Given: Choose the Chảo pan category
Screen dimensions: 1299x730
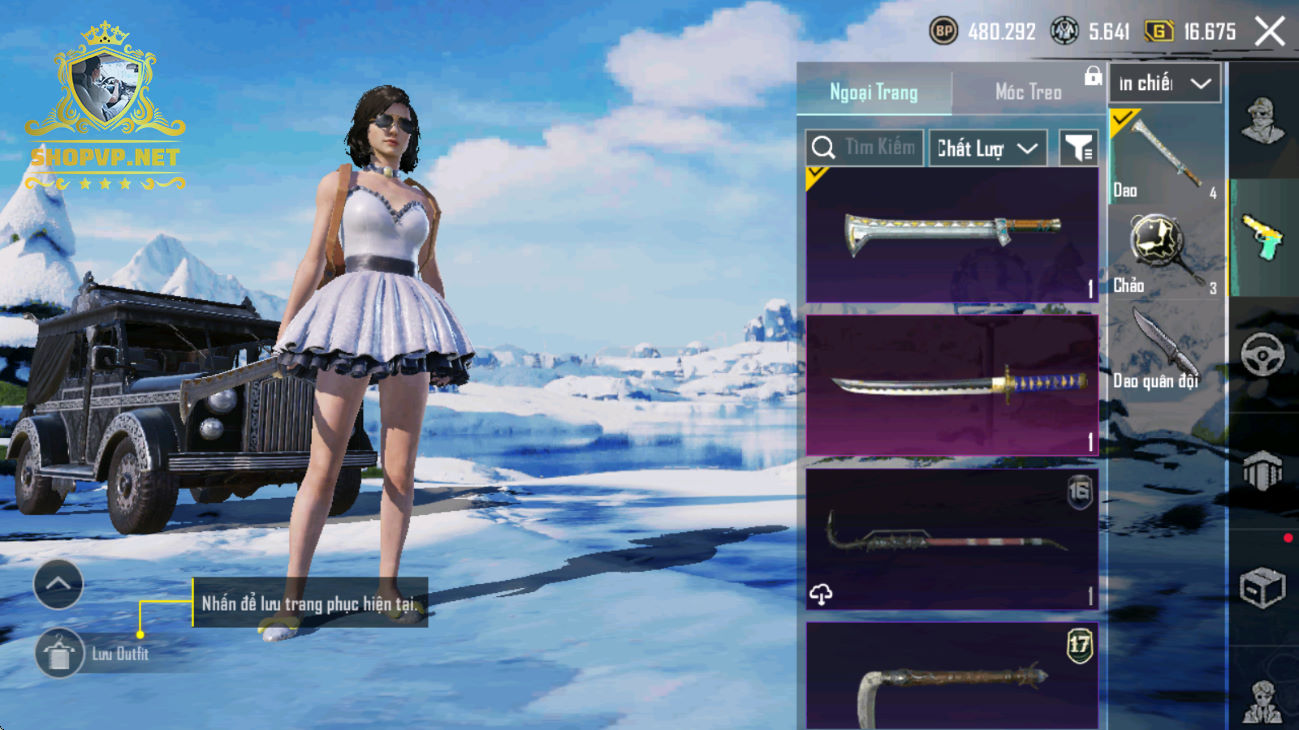Looking at the screenshot, I should [x=1165, y=252].
